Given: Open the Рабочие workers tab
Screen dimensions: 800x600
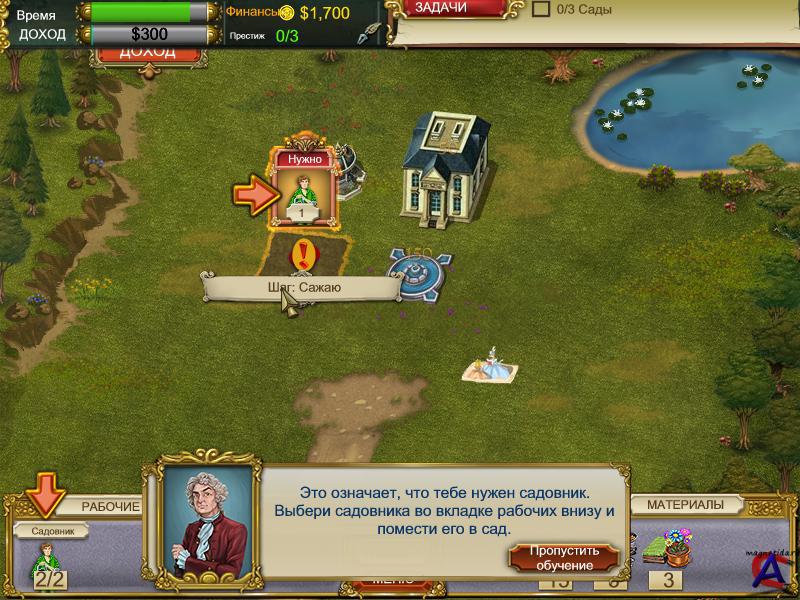Looking at the screenshot, I should pos(110,506).
